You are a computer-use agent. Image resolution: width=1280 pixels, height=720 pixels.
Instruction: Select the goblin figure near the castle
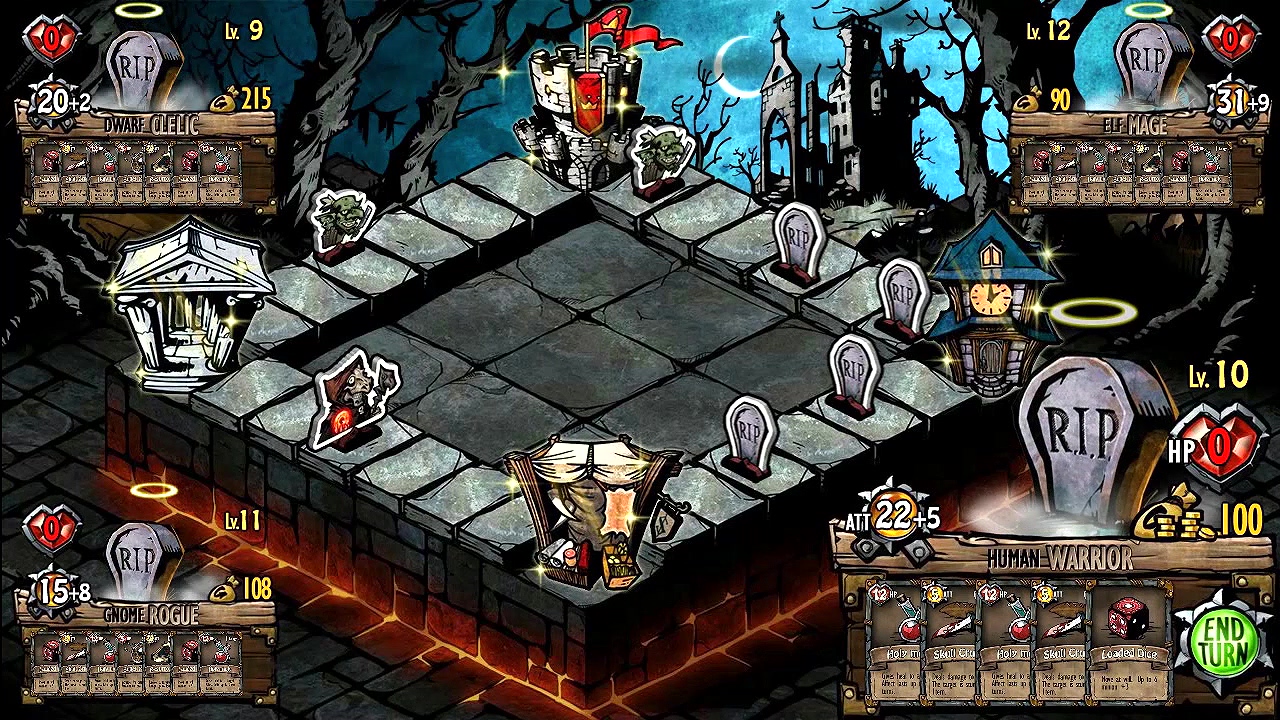[x=657, y=158]
